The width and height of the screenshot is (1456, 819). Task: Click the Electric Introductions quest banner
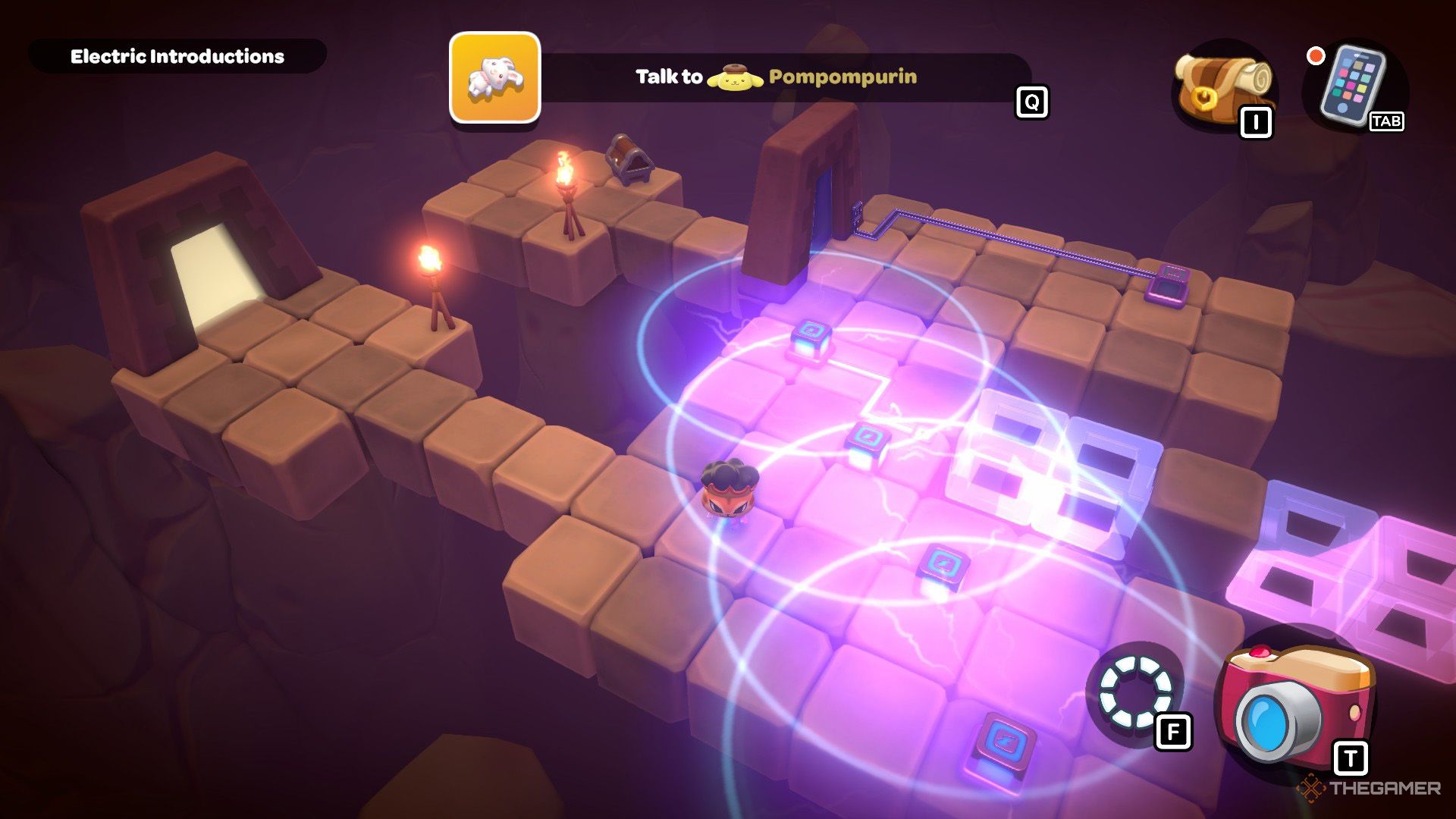click(x=178, y=55)
